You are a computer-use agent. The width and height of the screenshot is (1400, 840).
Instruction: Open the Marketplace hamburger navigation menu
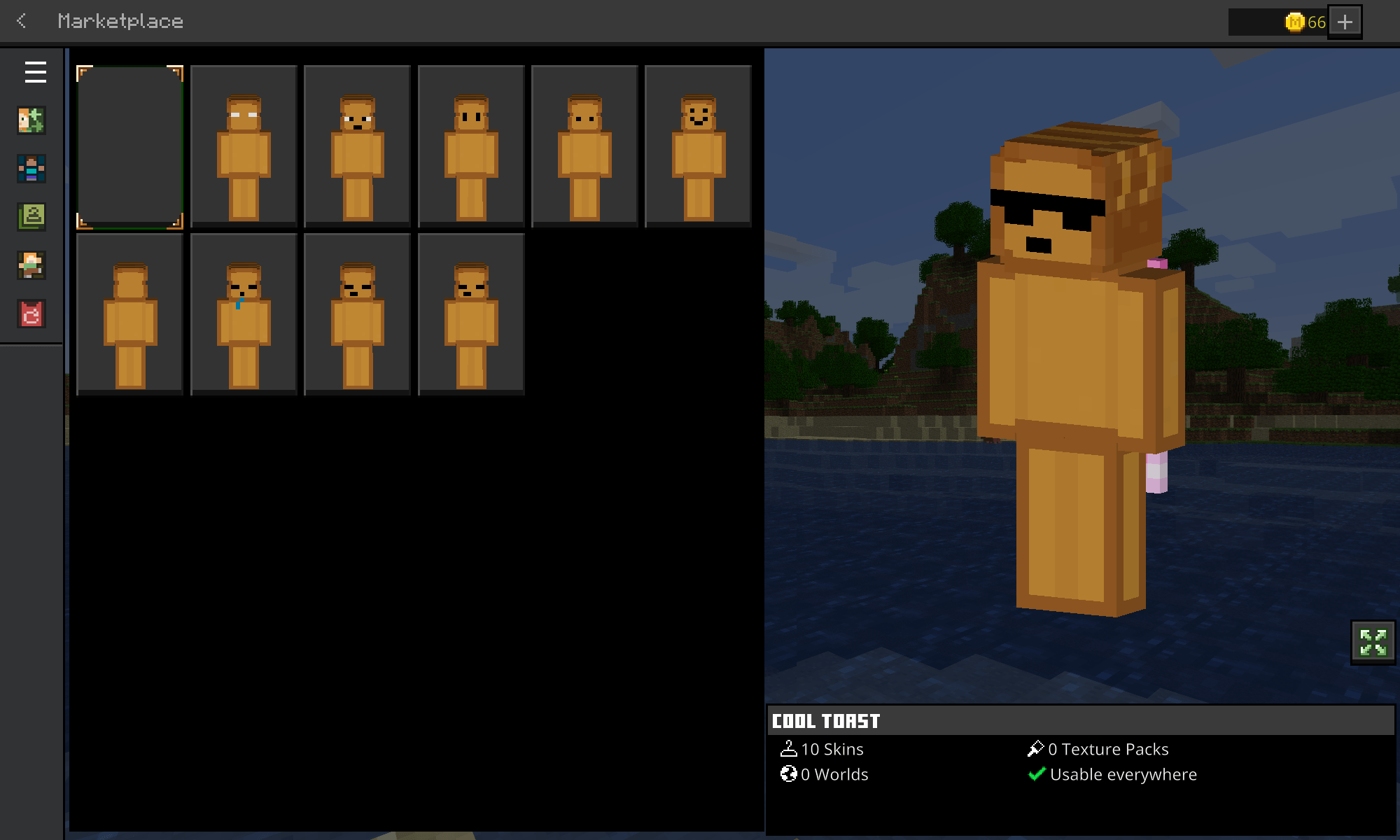point(35,72)
